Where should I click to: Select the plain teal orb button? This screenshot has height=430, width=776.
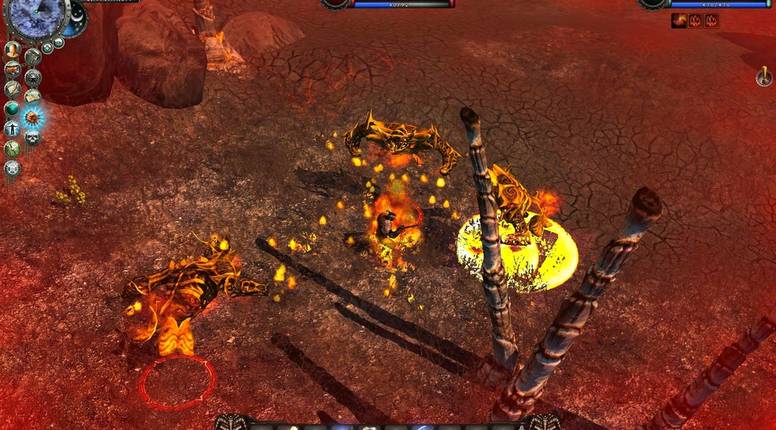pos(12,108)
